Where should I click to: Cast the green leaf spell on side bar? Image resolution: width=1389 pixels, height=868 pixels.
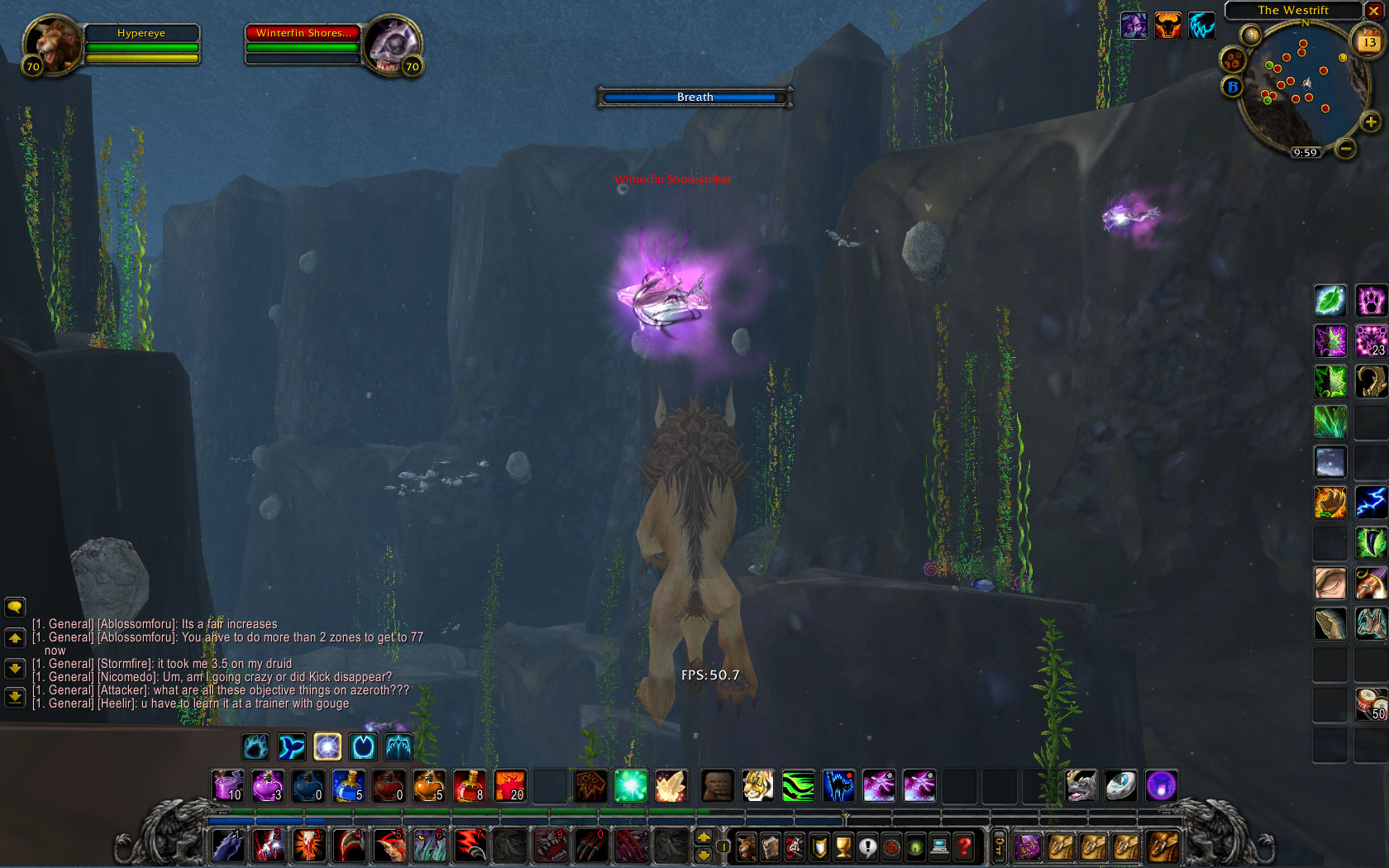point(1329,301)
